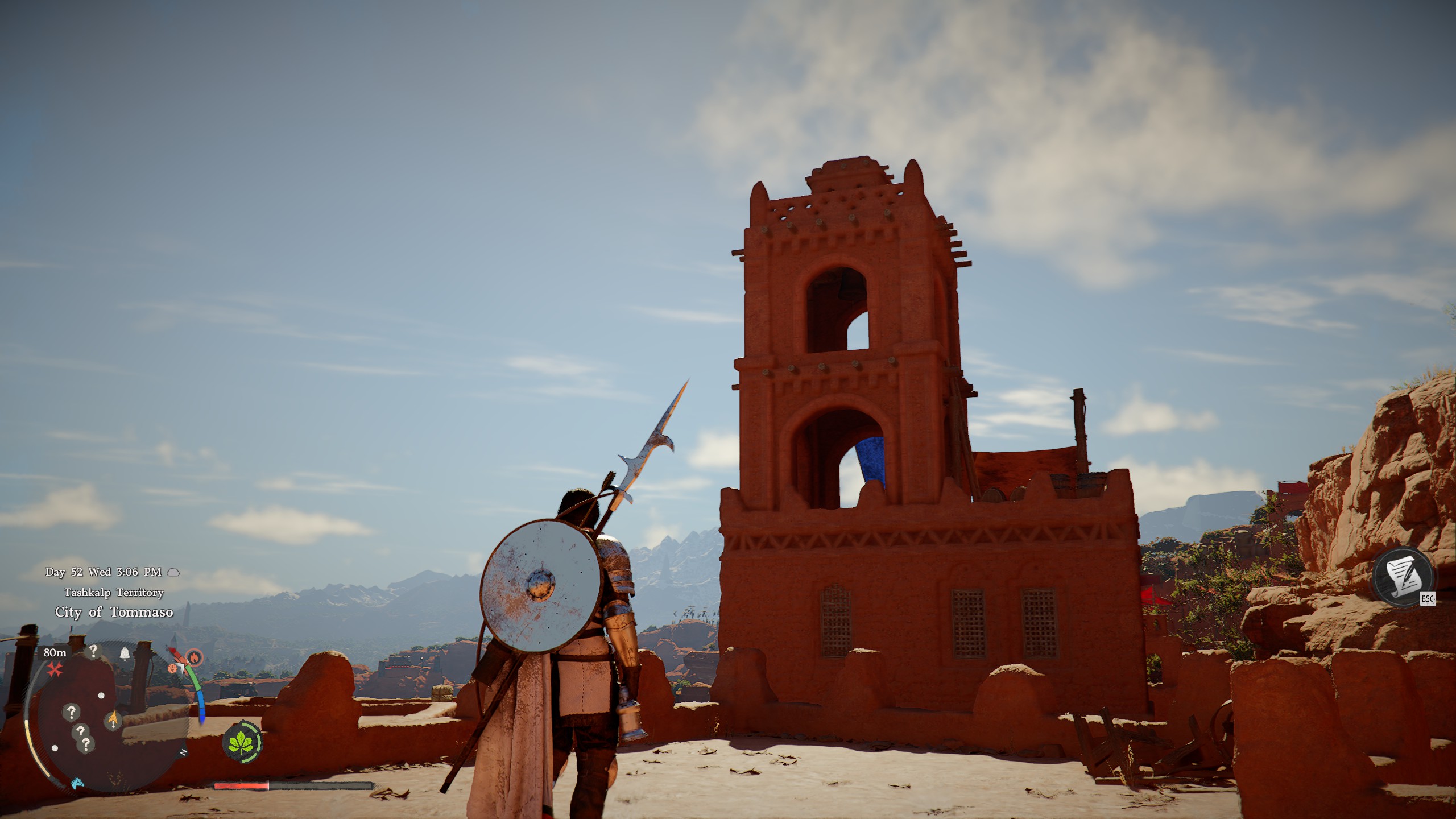
Task: Click the orange player arrow on the minimap
Action: [x=113, y=719]
